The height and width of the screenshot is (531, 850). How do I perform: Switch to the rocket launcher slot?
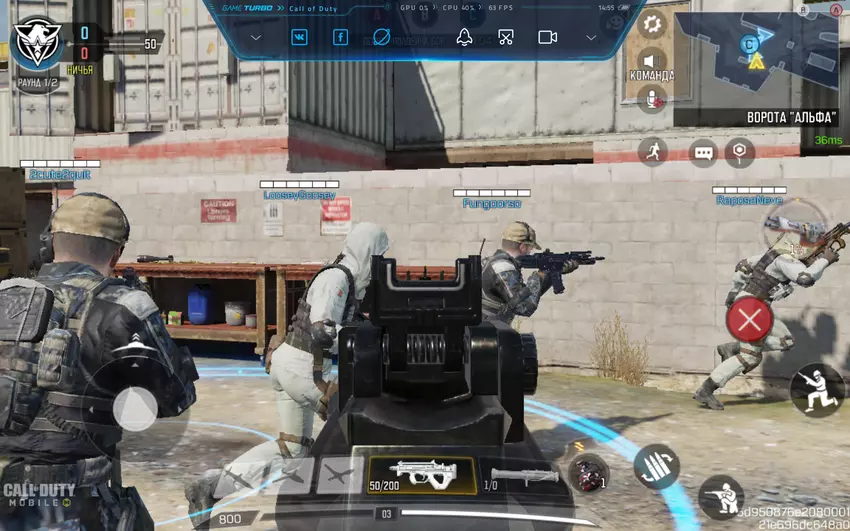point(524,476)
